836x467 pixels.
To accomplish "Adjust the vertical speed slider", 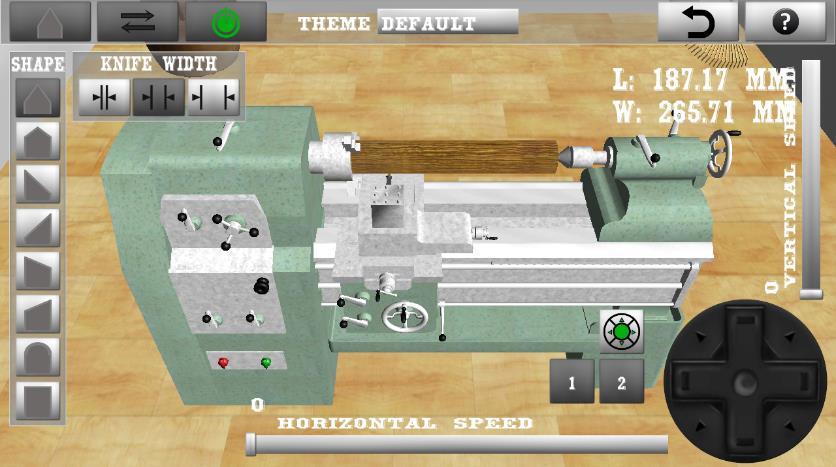I will [x=810, y=180].
